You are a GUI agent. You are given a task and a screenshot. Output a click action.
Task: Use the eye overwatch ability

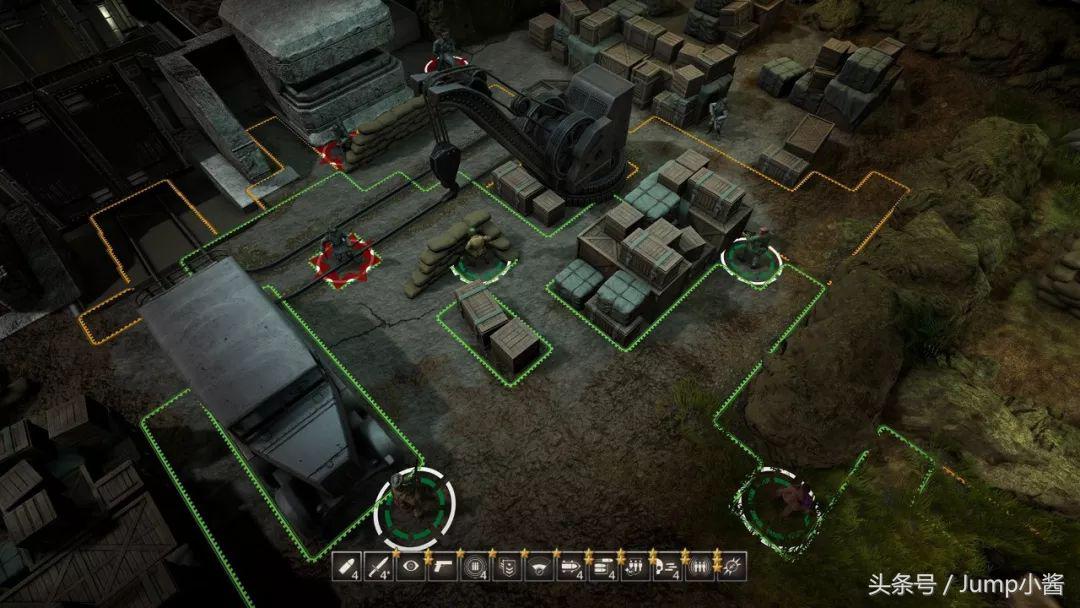point(412,567)
